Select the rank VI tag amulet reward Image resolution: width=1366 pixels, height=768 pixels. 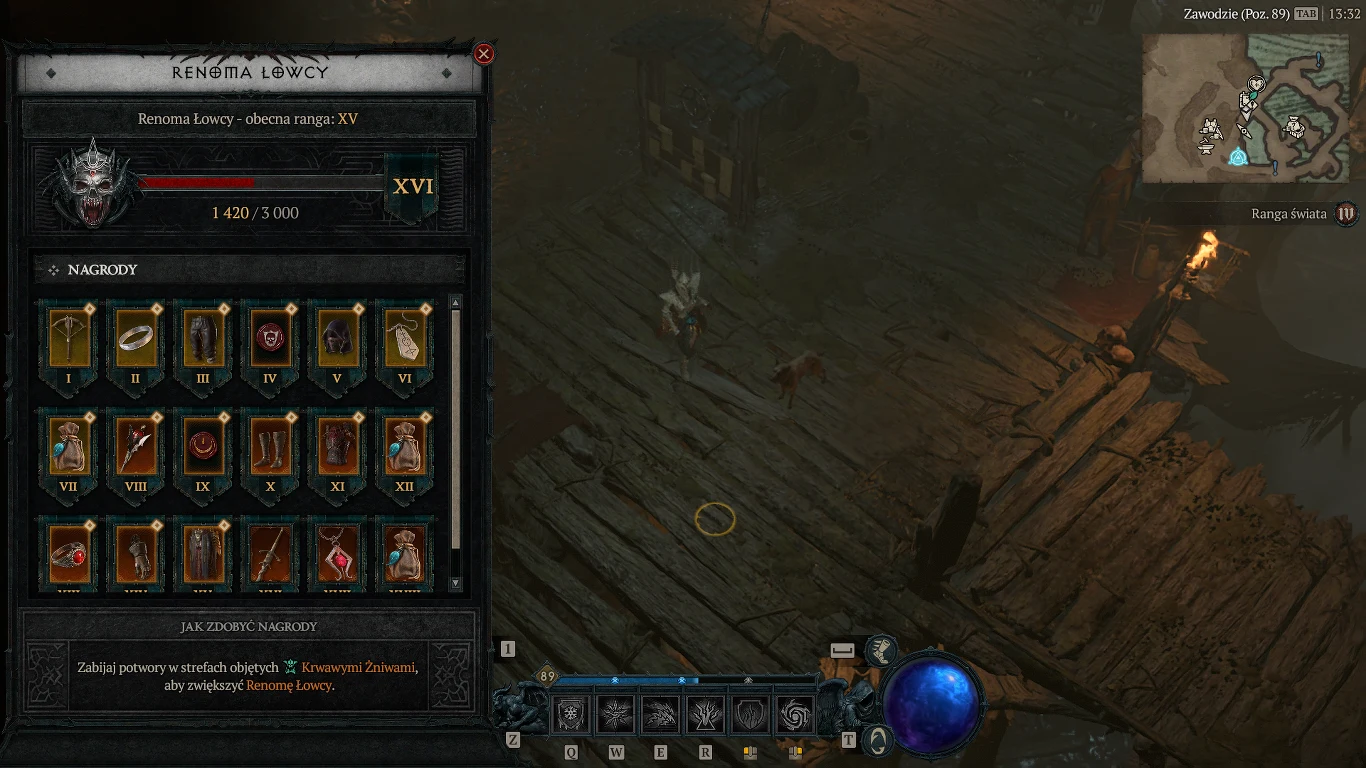404,338
